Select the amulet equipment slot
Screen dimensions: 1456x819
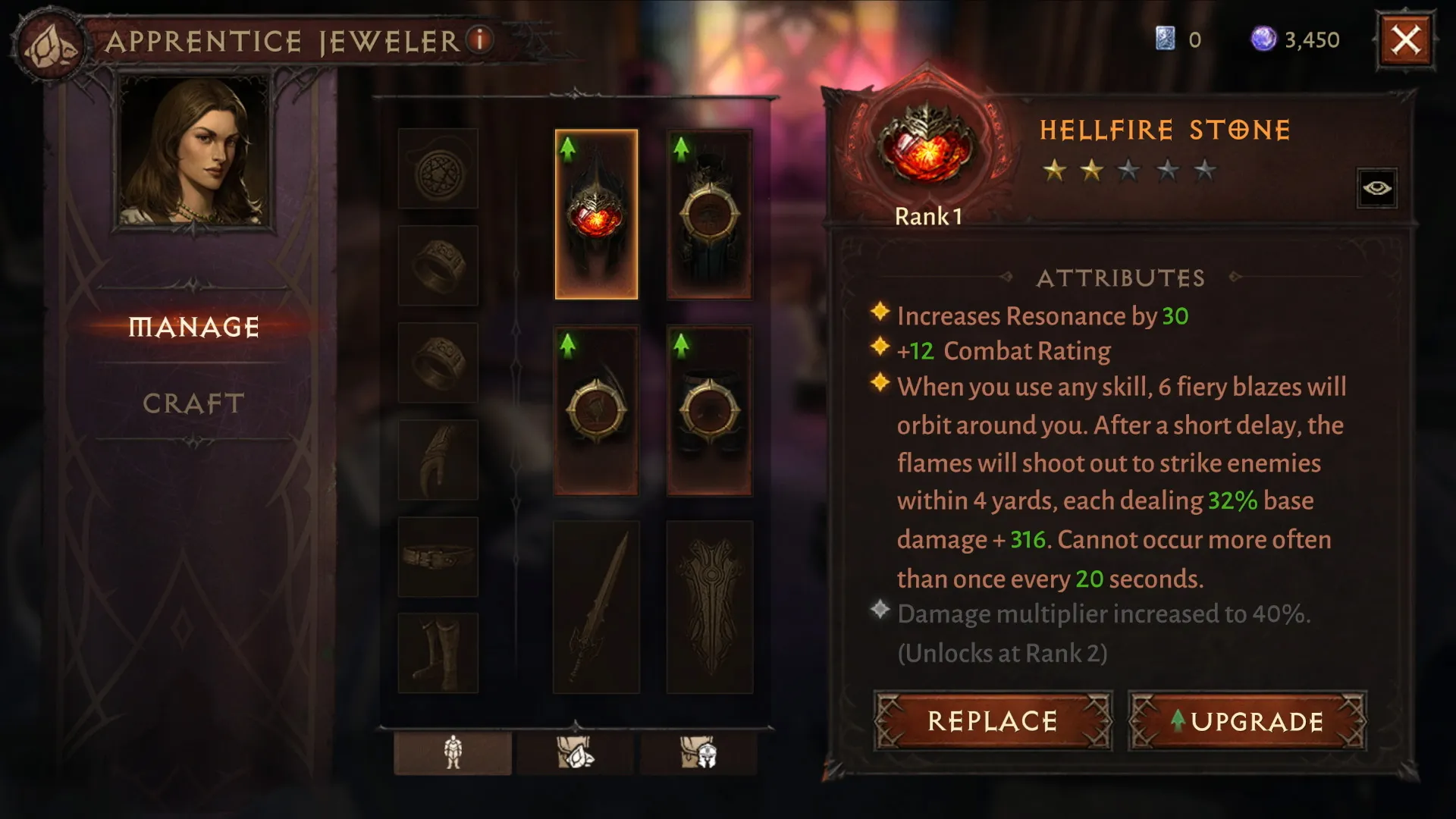pos(438,168)
